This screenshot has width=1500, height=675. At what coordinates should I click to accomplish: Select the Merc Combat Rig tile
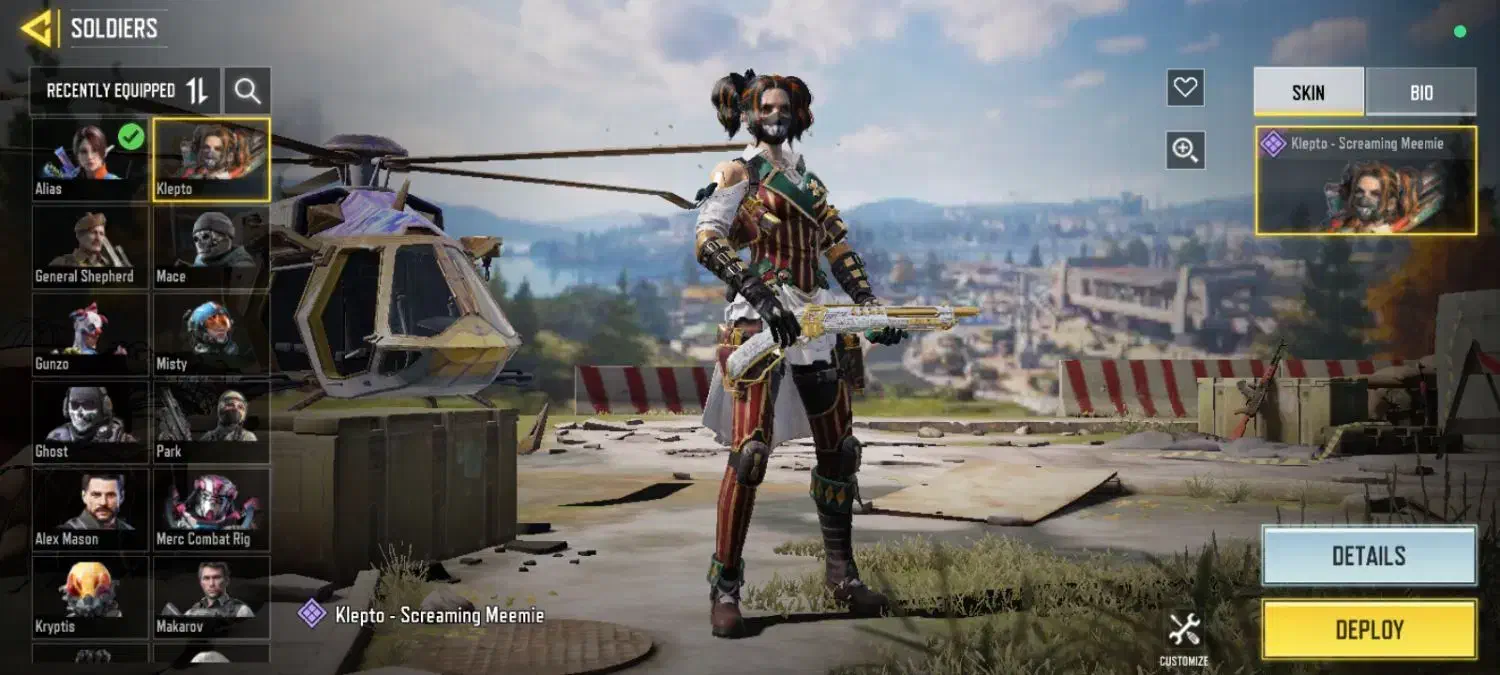point(211,509)
